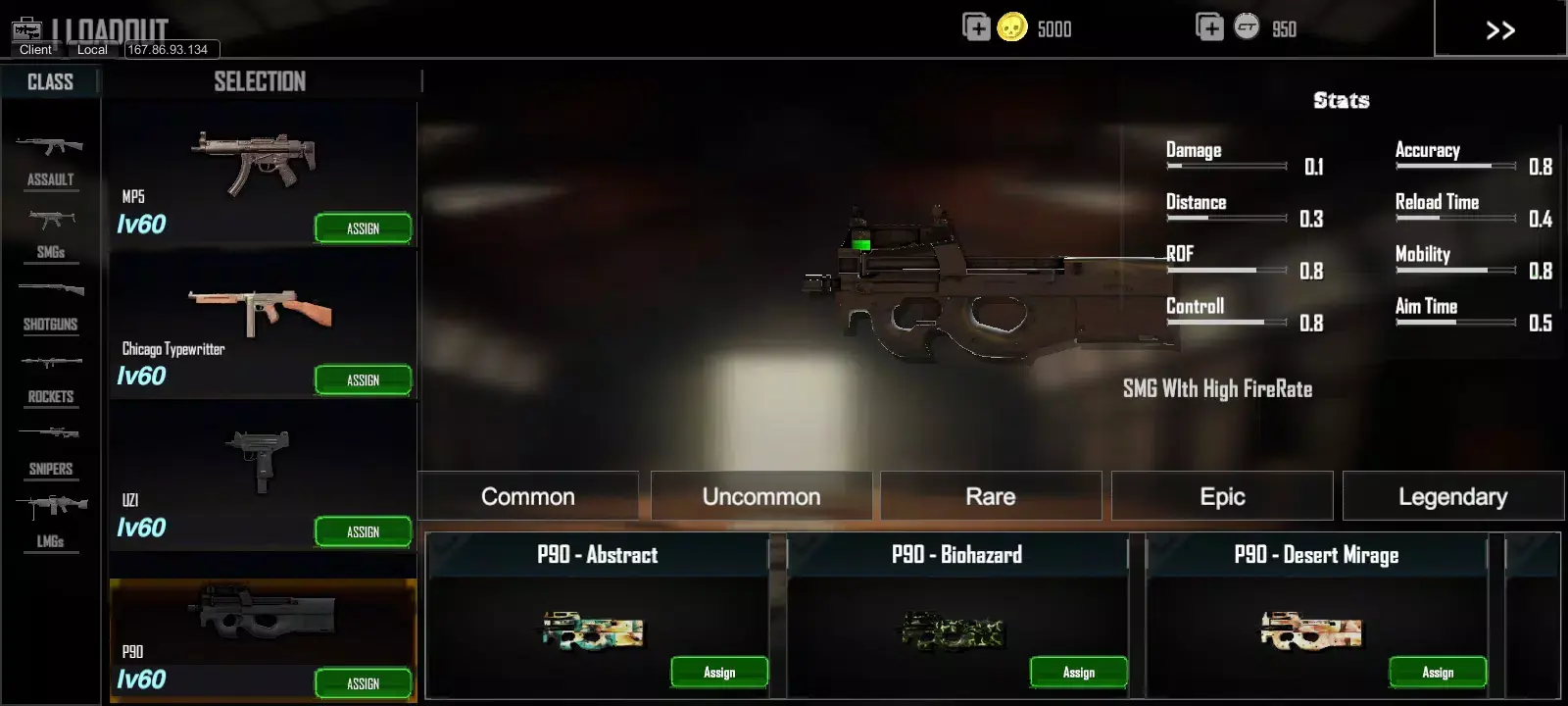Click the plus icon next to gold coins
Viewport: 1568px width, 706px height.
(976, 28)
